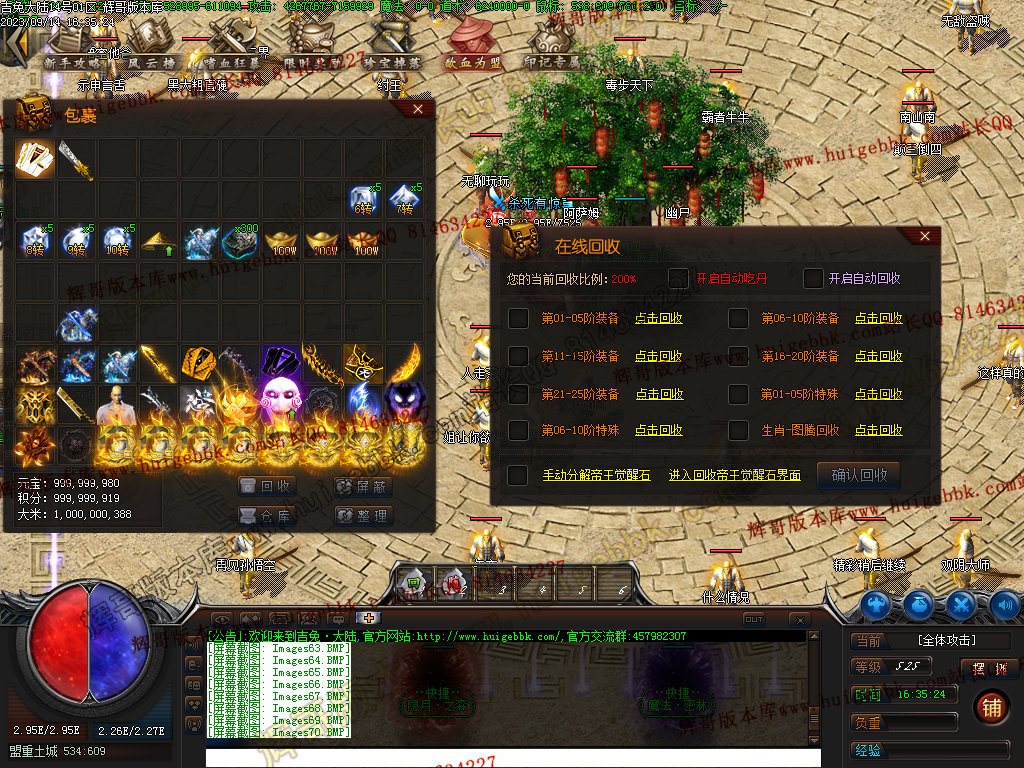The height and width of the screenshot is (768, 1024).
Task: Click the bag's 回收 button
Action: click(267, 486)
